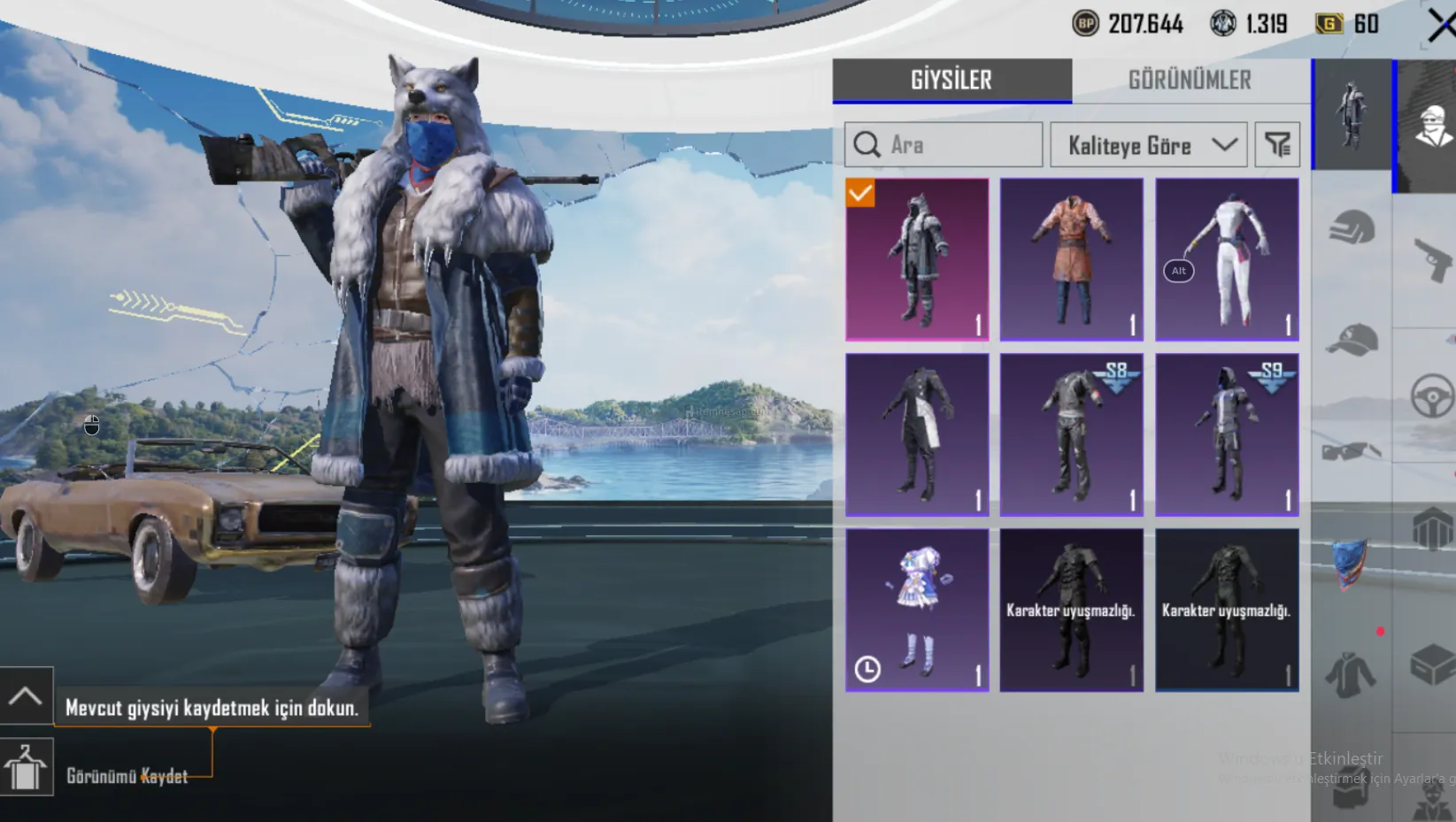Image resolution: width=1456 pixels, height=822 pixels.
Task: Switch to the GİYSİLER tab
Action: (x=951, y=81)
